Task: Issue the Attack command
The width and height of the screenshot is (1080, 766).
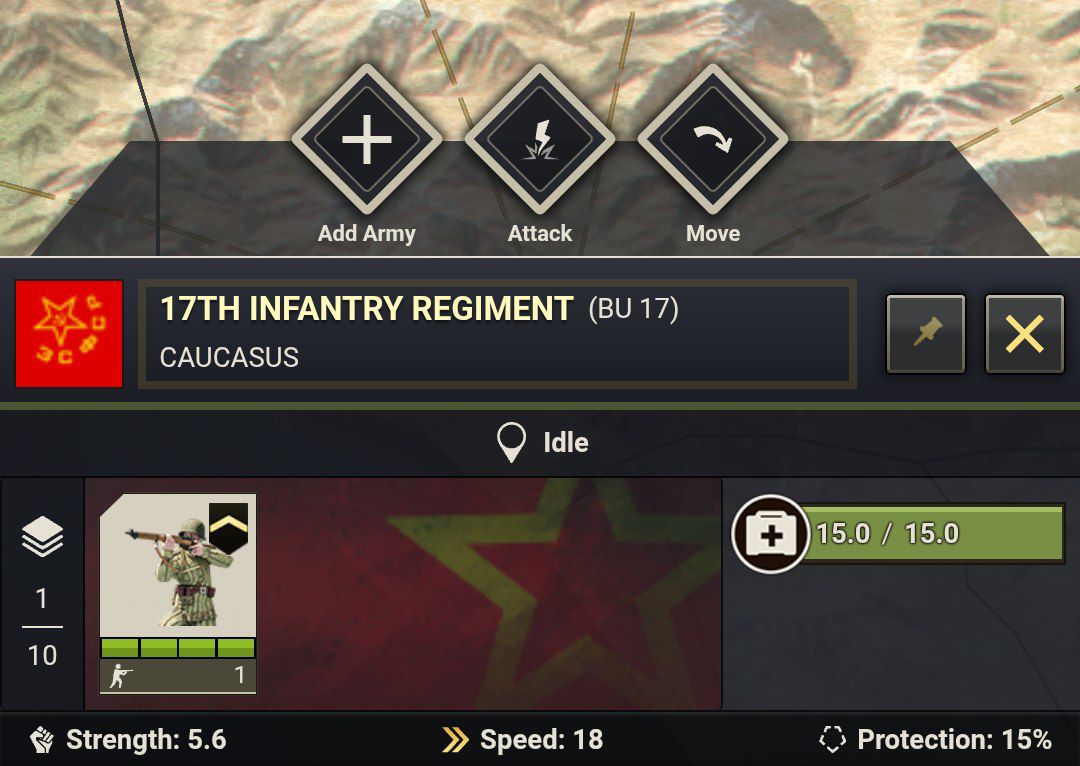Action: (x=540, y=140)
